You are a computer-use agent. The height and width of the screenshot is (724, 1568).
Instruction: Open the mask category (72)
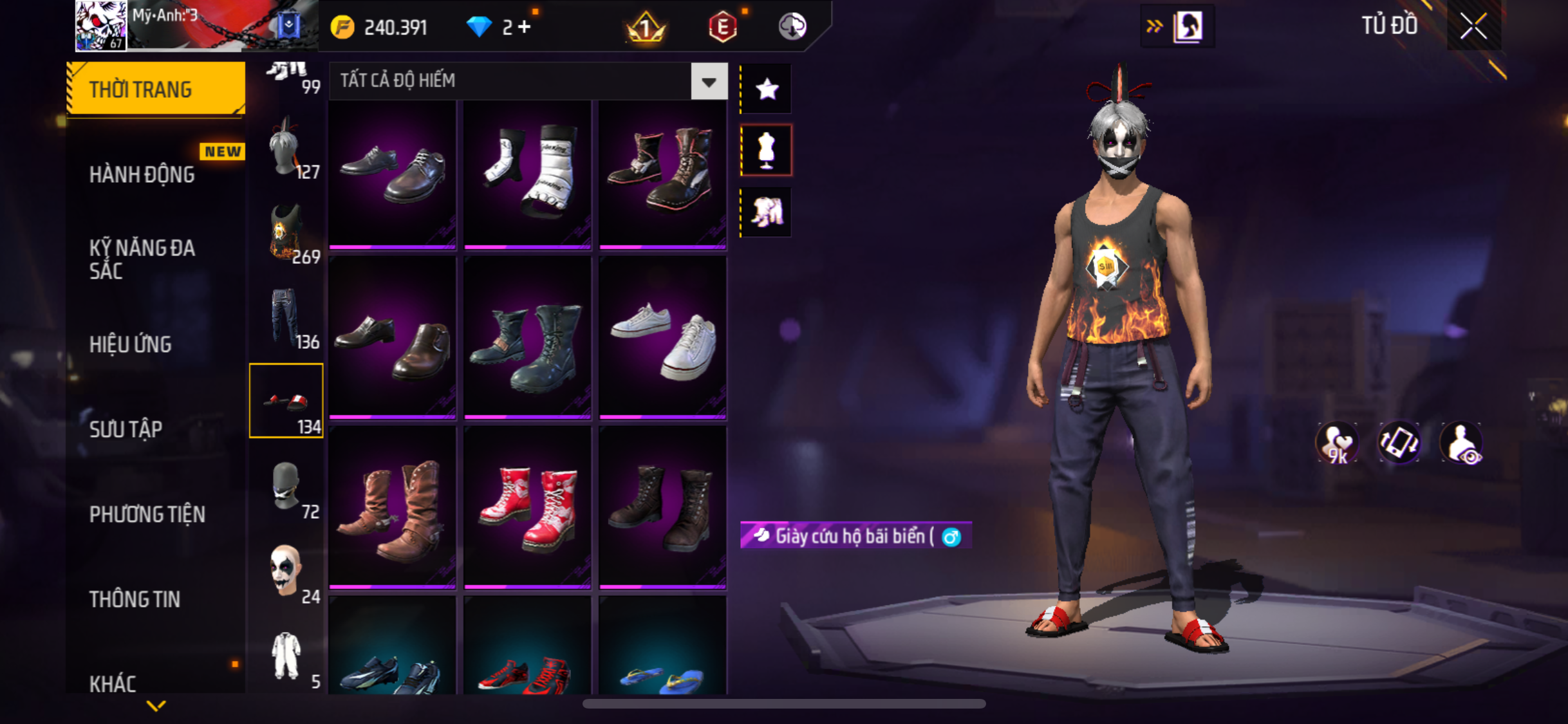point(286,487)
